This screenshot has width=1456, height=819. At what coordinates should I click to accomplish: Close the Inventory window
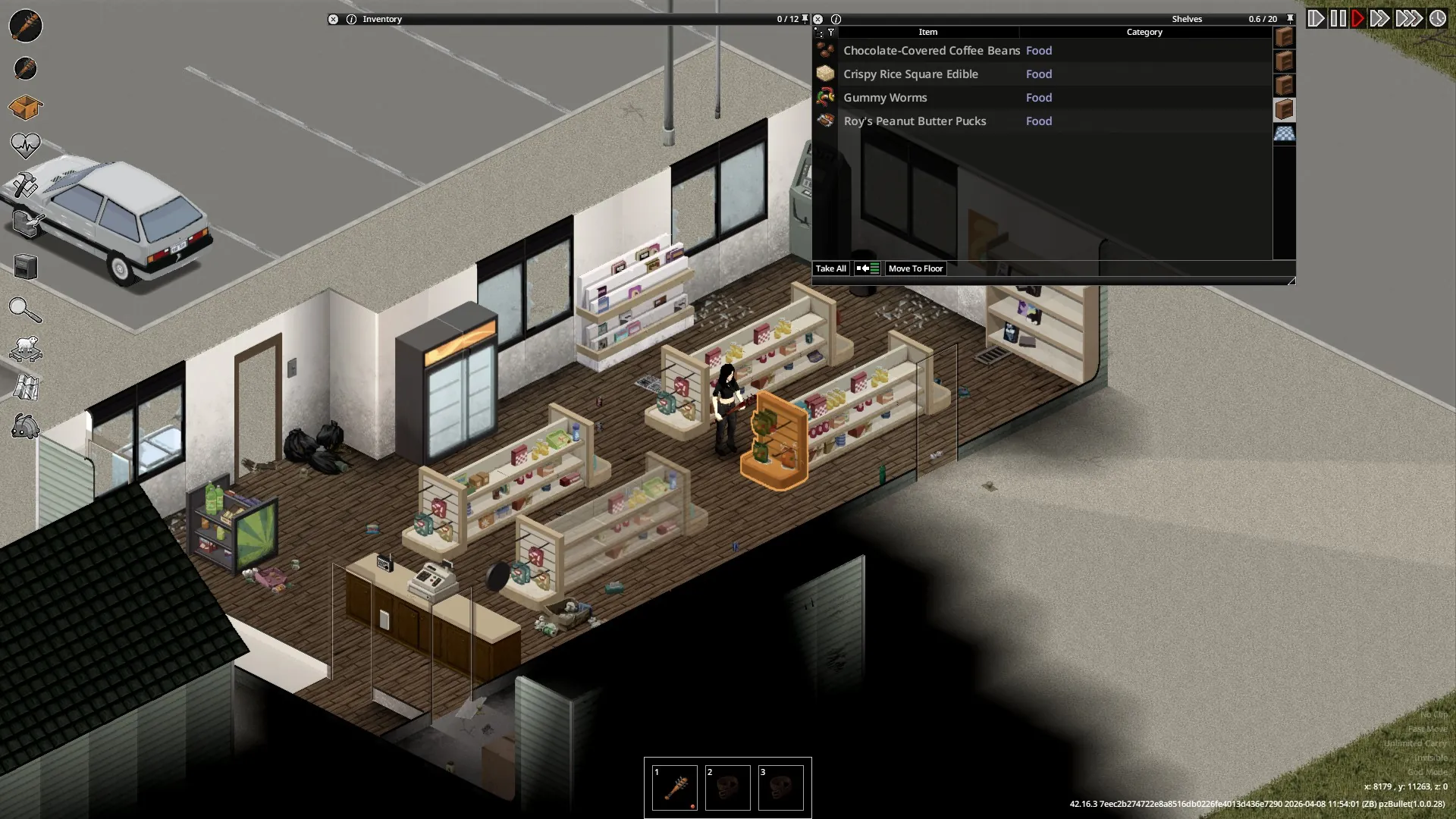tap(333, 19)
